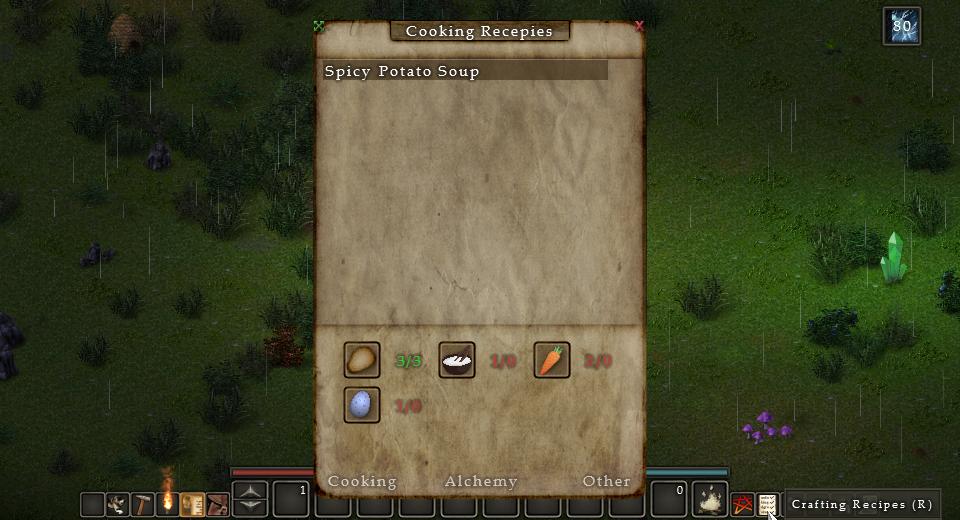
Task: Close the Cooking Recepies window
Action: [x=640, y=27]
